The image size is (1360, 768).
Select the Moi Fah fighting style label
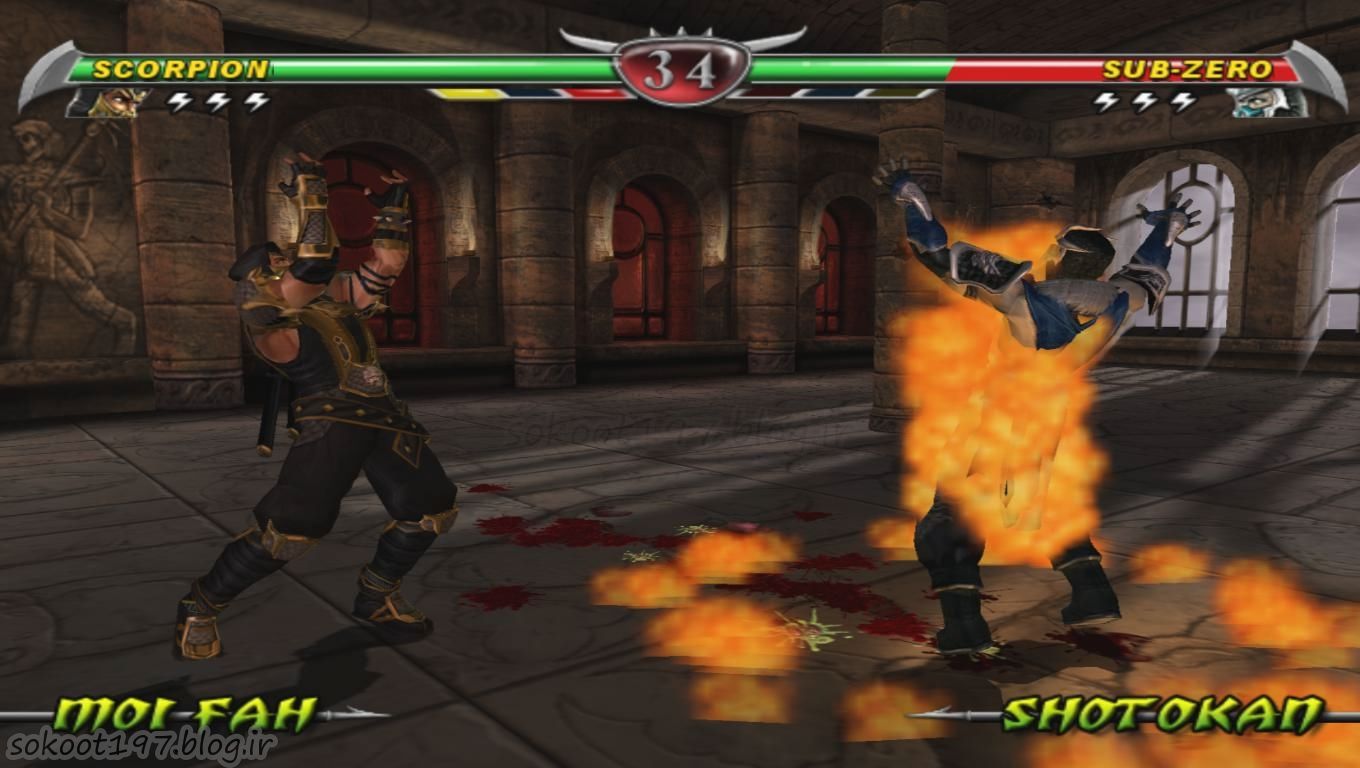click(185, 714)
